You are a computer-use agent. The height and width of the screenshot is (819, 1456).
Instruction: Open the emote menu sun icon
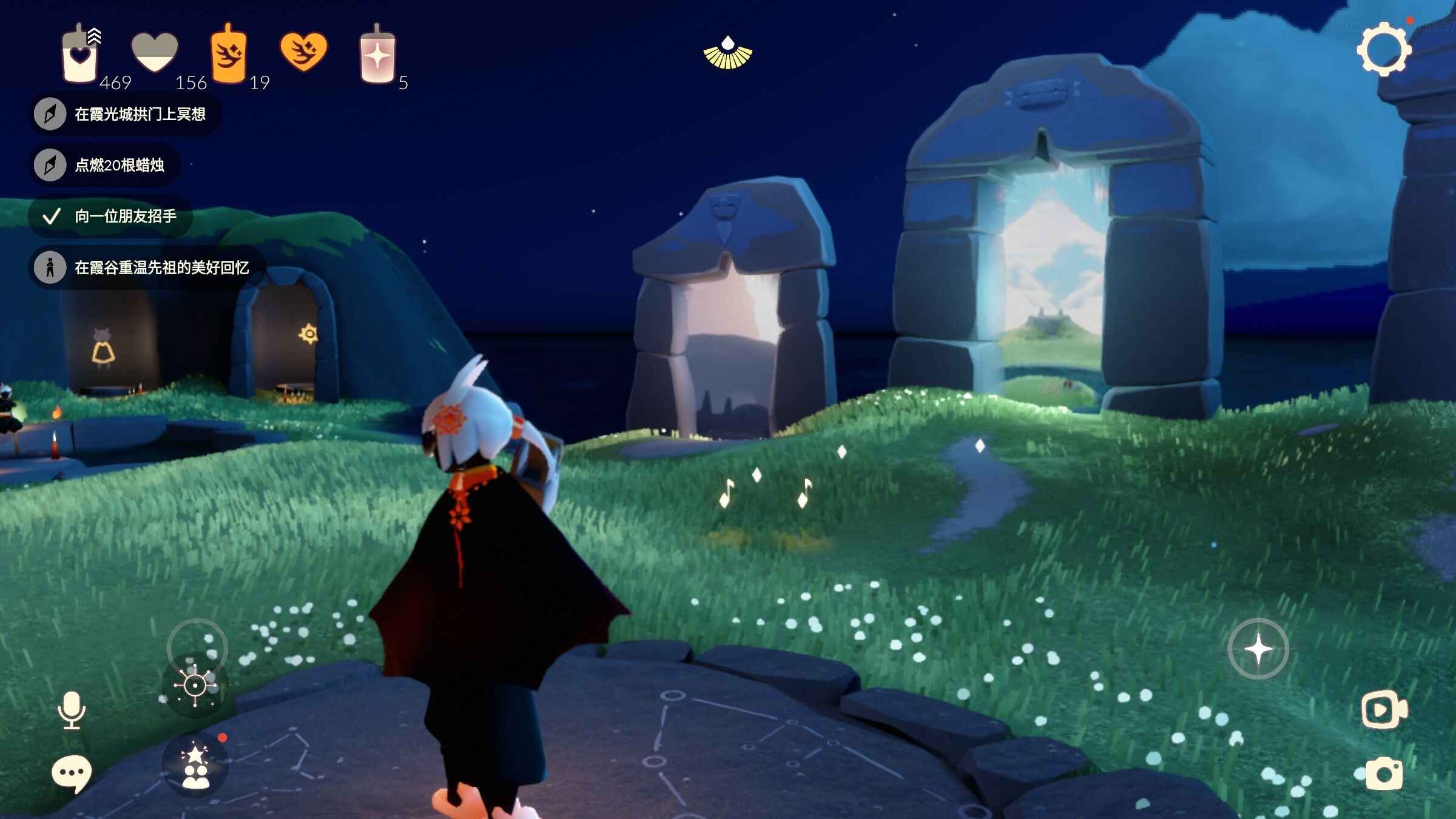(195, 686)
